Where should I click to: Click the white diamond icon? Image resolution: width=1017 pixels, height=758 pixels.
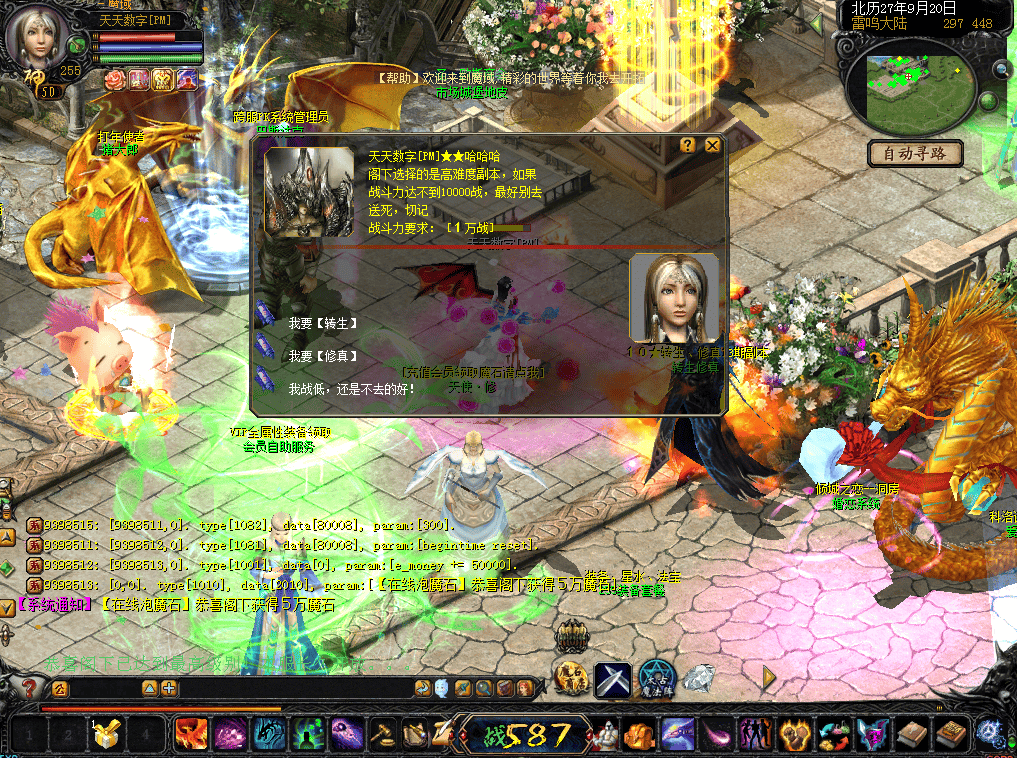[x=698, y=678]
